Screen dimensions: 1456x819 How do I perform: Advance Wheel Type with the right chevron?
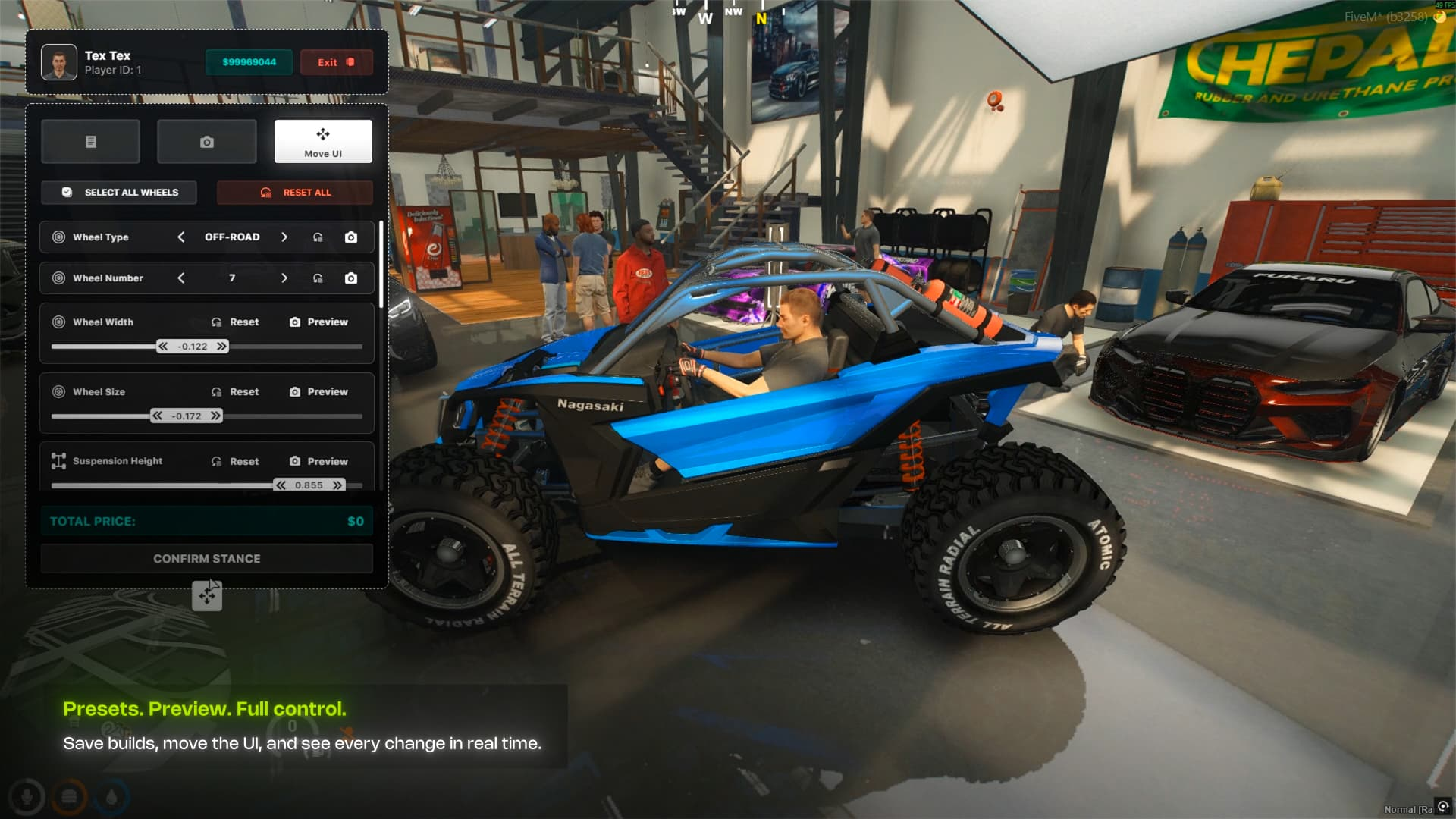click(x=284, y=237)
